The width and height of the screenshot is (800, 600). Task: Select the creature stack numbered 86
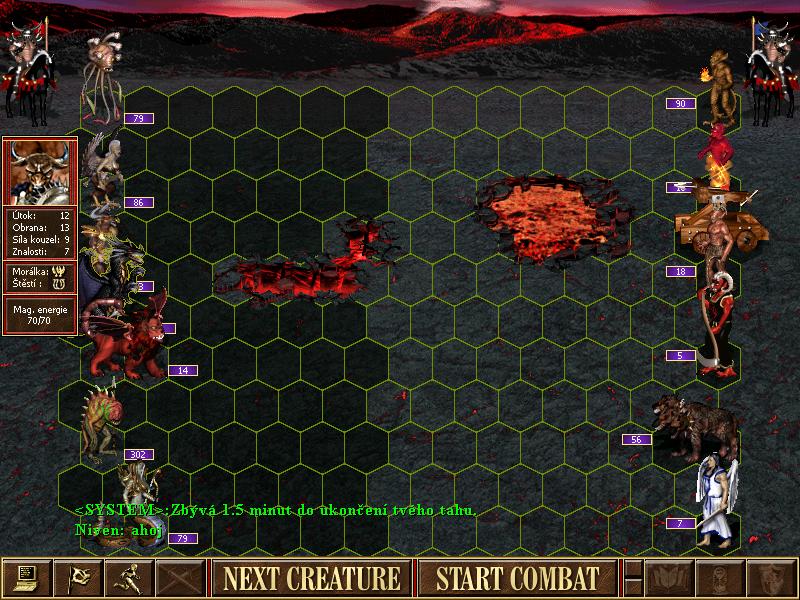click(x=105, y=170)
